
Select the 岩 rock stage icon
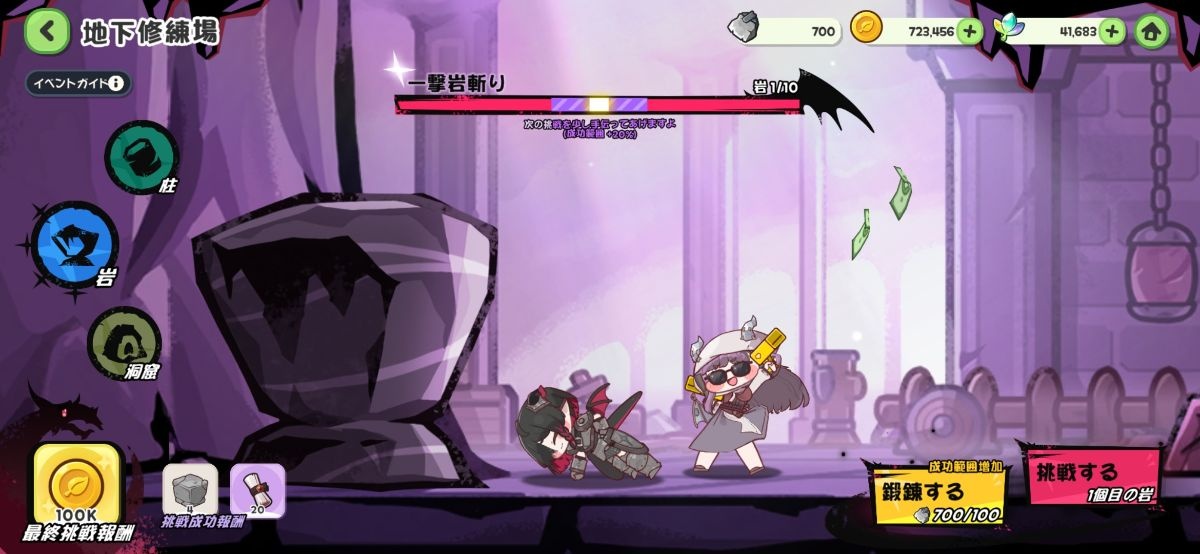[x=76, y=244]
